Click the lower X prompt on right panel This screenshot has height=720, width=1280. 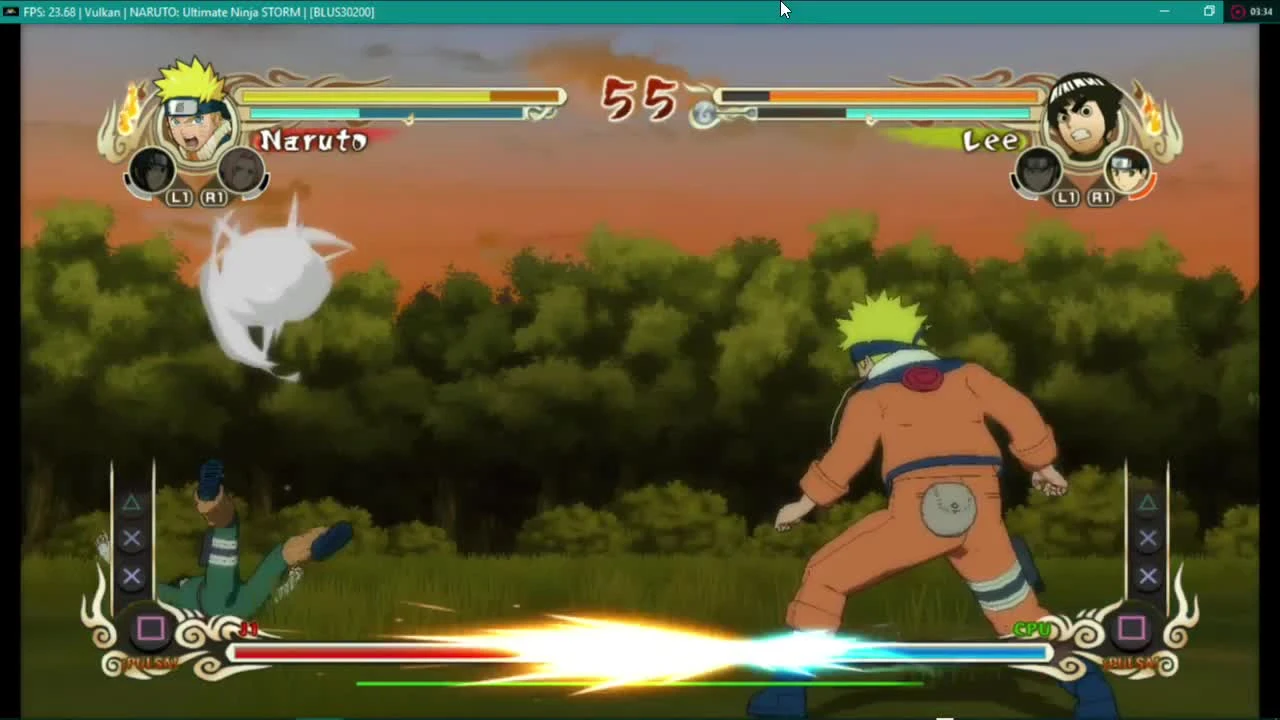coord(1147,575)
